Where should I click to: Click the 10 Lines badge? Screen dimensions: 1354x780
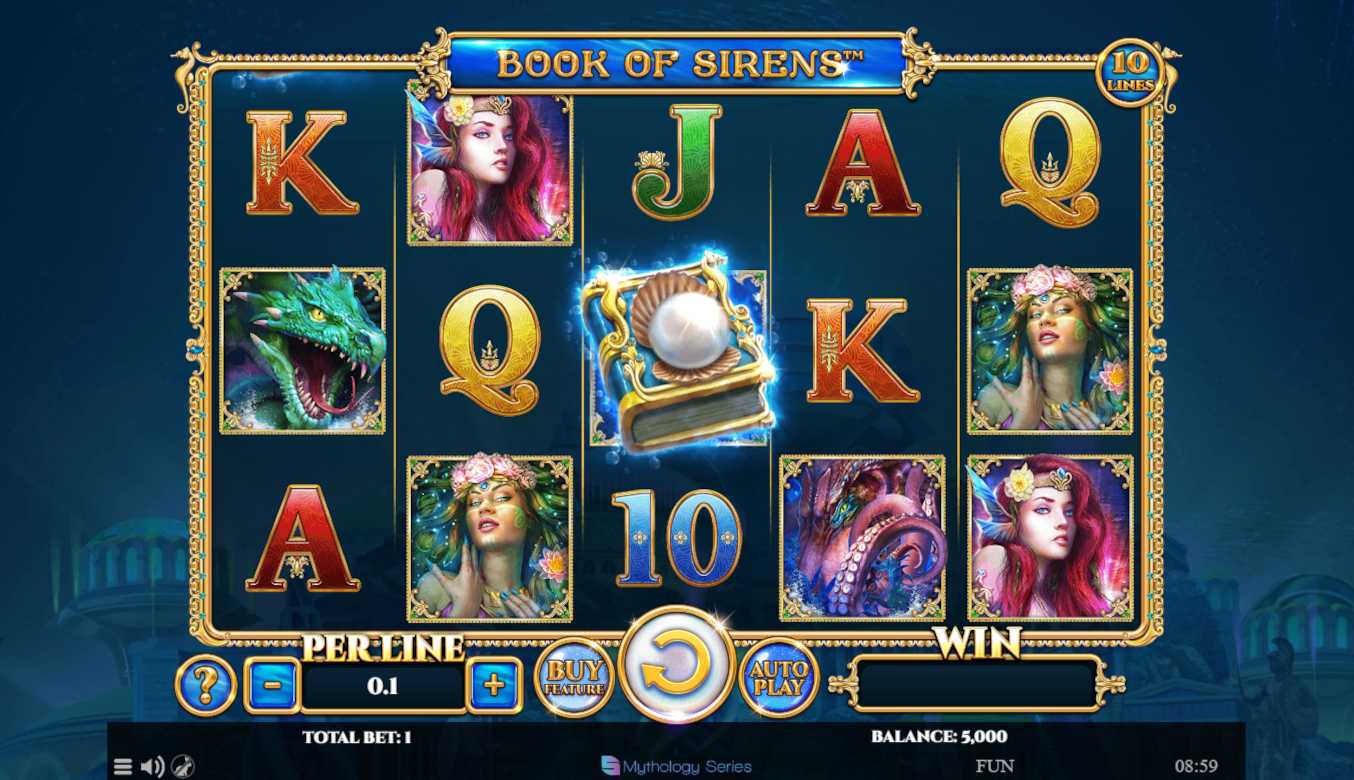coord(1130,73)
